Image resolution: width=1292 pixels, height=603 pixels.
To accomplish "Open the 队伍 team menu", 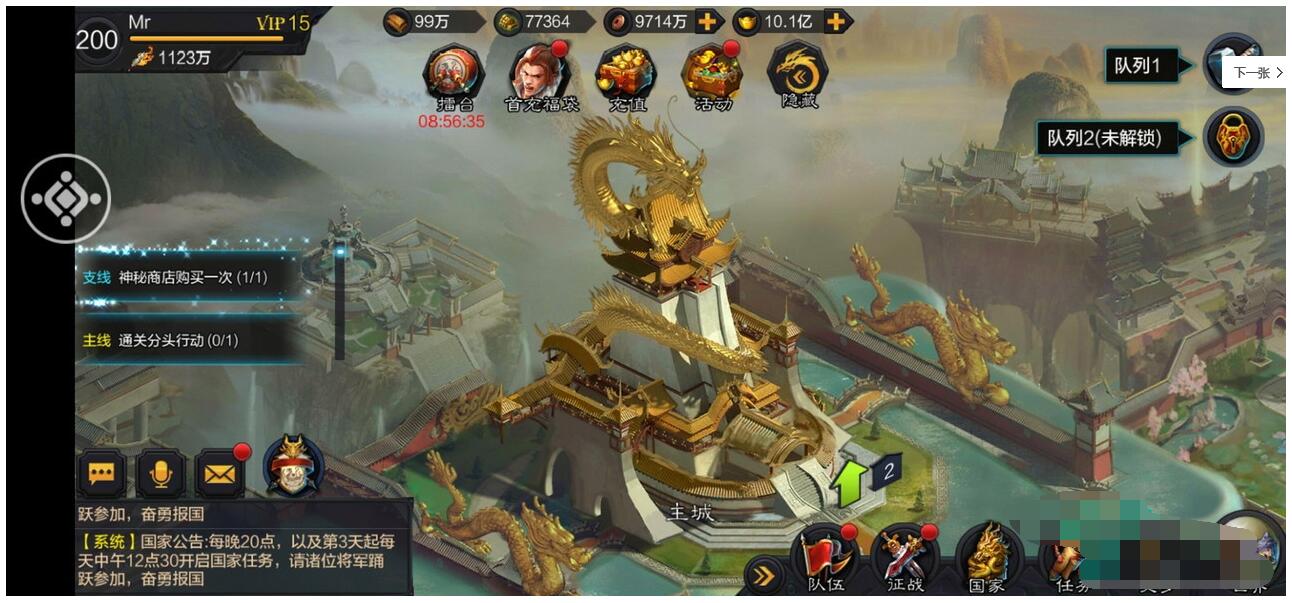I will pyautogui.click(x=825, y=560).
